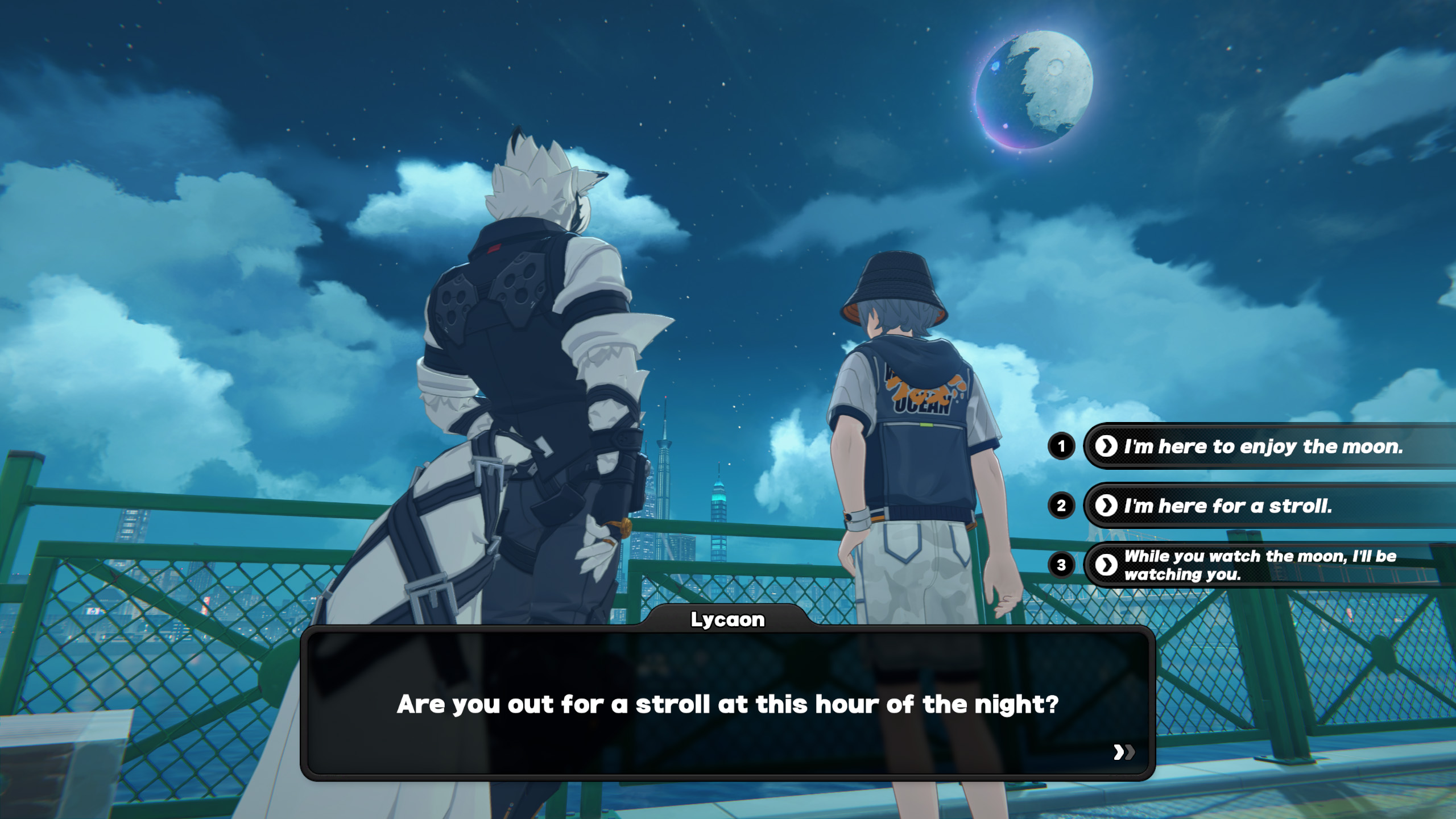This screenshot has height=819, width=1456.
Task: Pick the "I'll be watching you" reply
Action: point(1259,565)
